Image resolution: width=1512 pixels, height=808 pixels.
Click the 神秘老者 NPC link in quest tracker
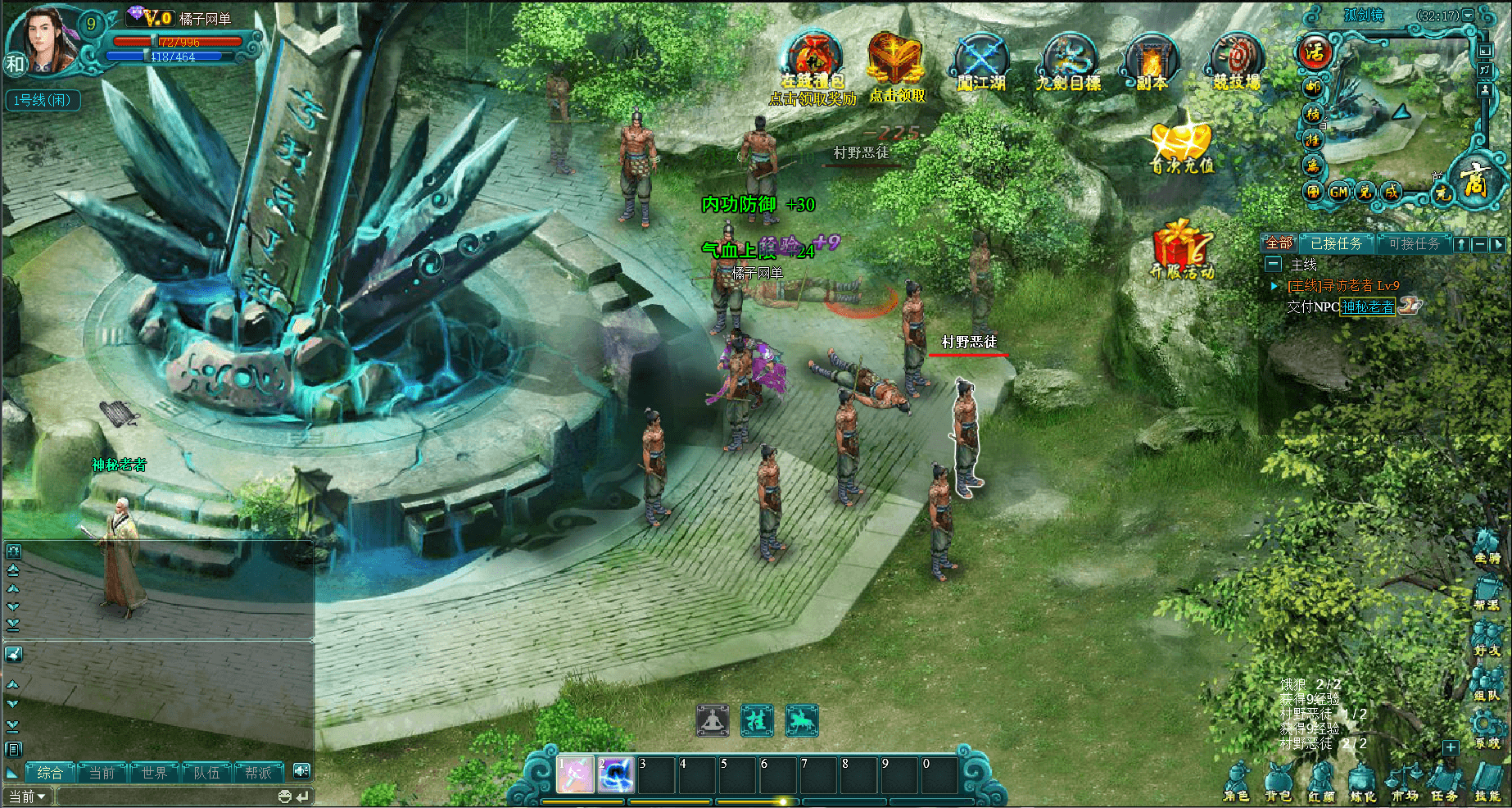[x=1367, y=306]
